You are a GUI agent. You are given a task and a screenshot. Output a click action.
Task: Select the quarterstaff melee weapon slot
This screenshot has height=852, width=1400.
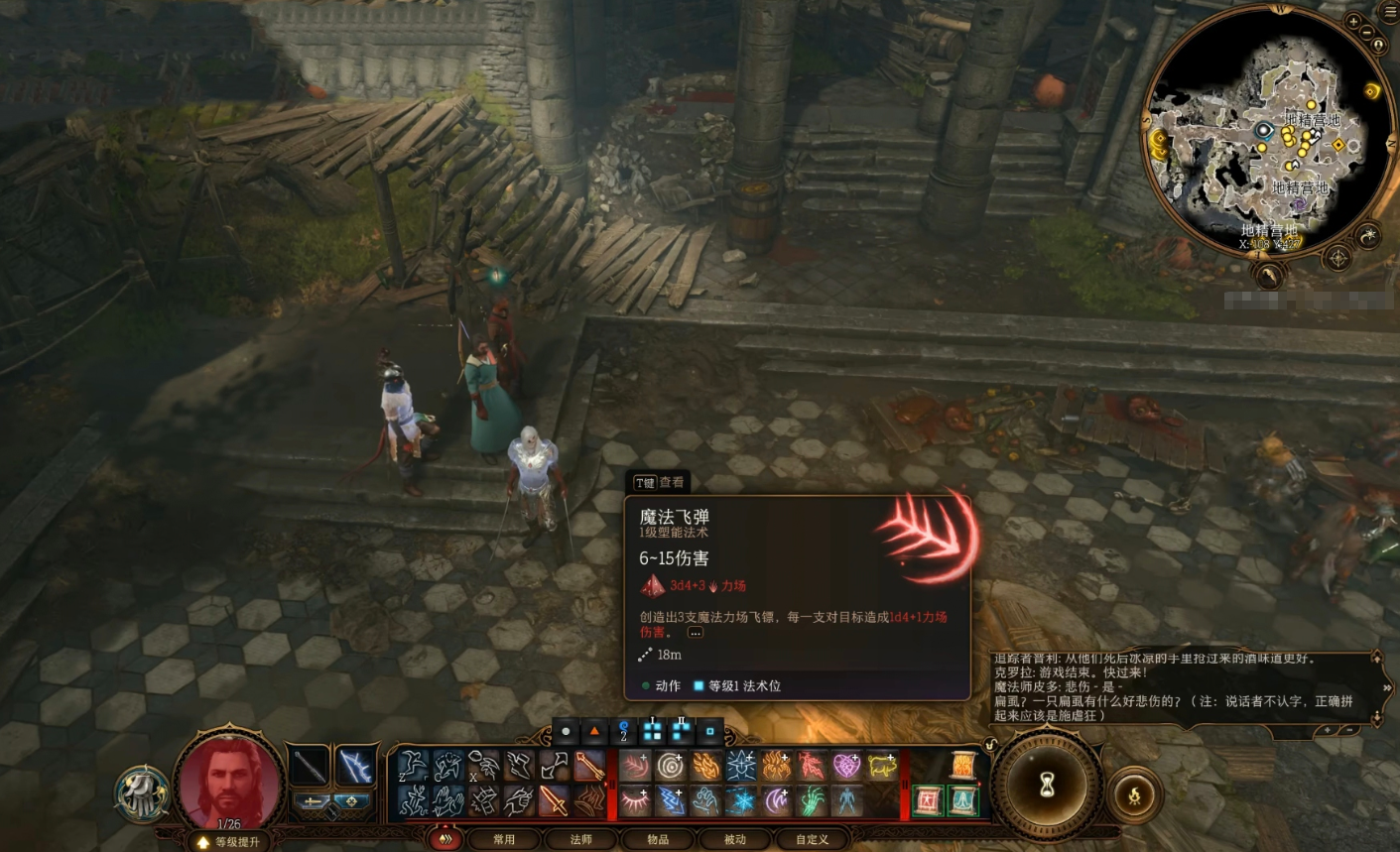(310, 765)
